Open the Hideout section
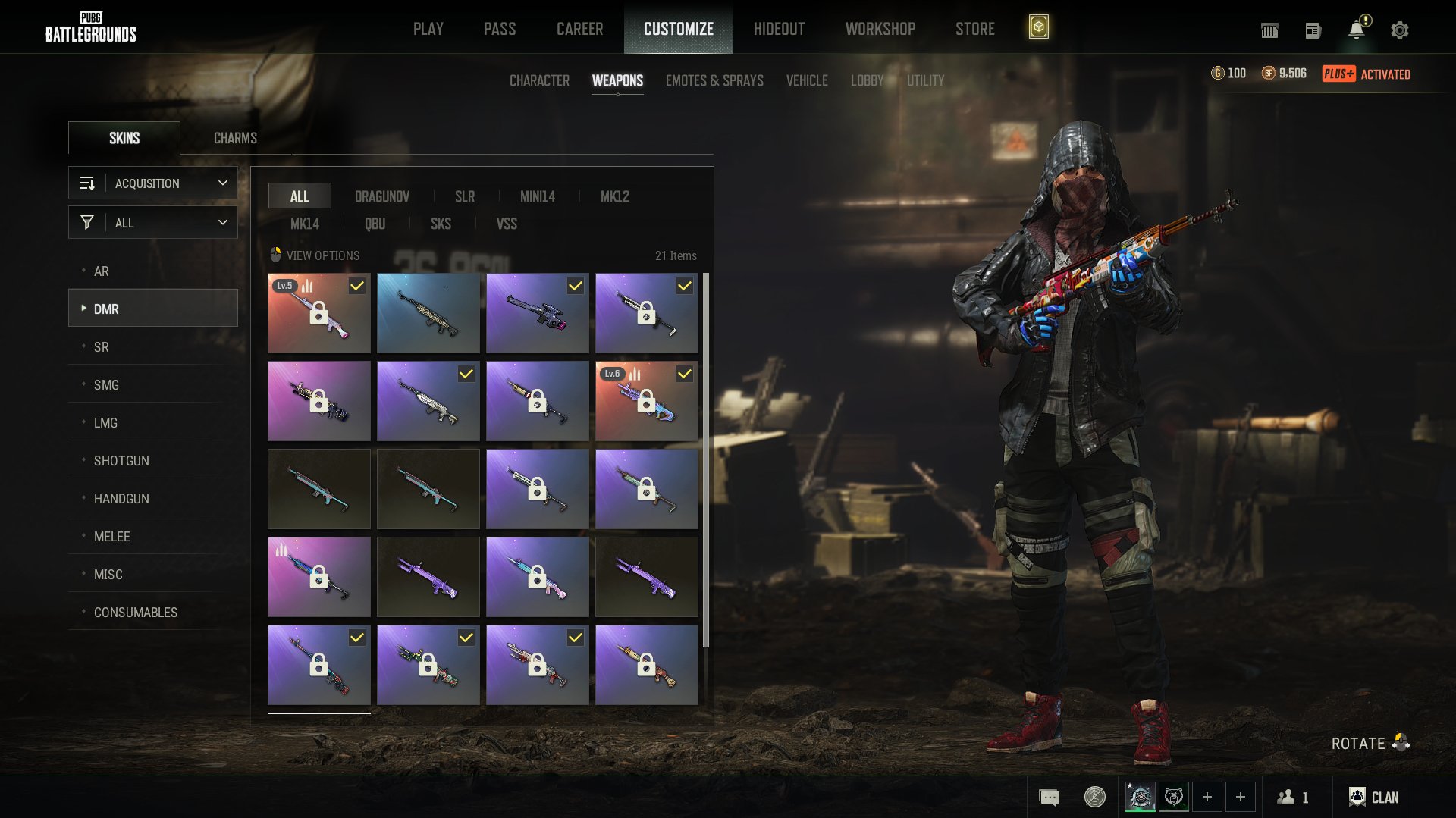Screen dimensions: 1456x818 click(x=779, y=29)
